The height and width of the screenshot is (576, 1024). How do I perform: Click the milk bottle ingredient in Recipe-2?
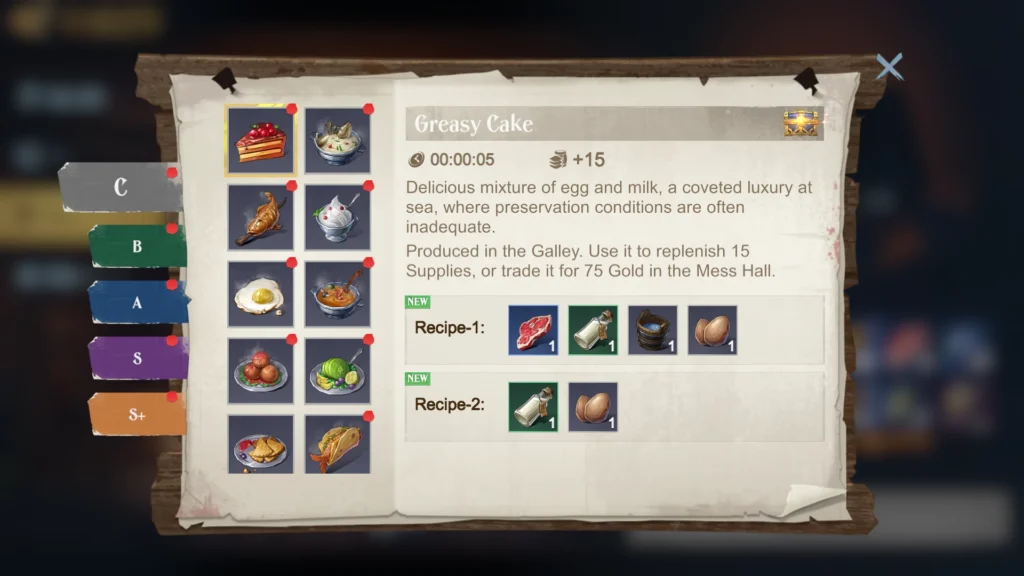tap(533, 407)
